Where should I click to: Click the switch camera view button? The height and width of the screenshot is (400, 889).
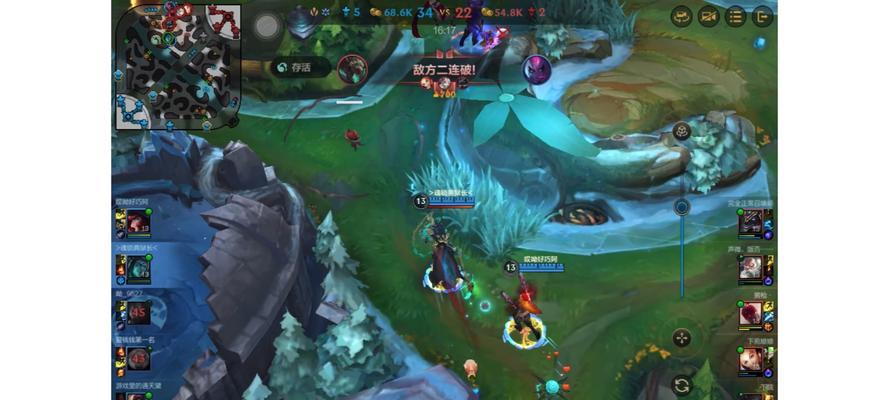(x=681, y=16)
